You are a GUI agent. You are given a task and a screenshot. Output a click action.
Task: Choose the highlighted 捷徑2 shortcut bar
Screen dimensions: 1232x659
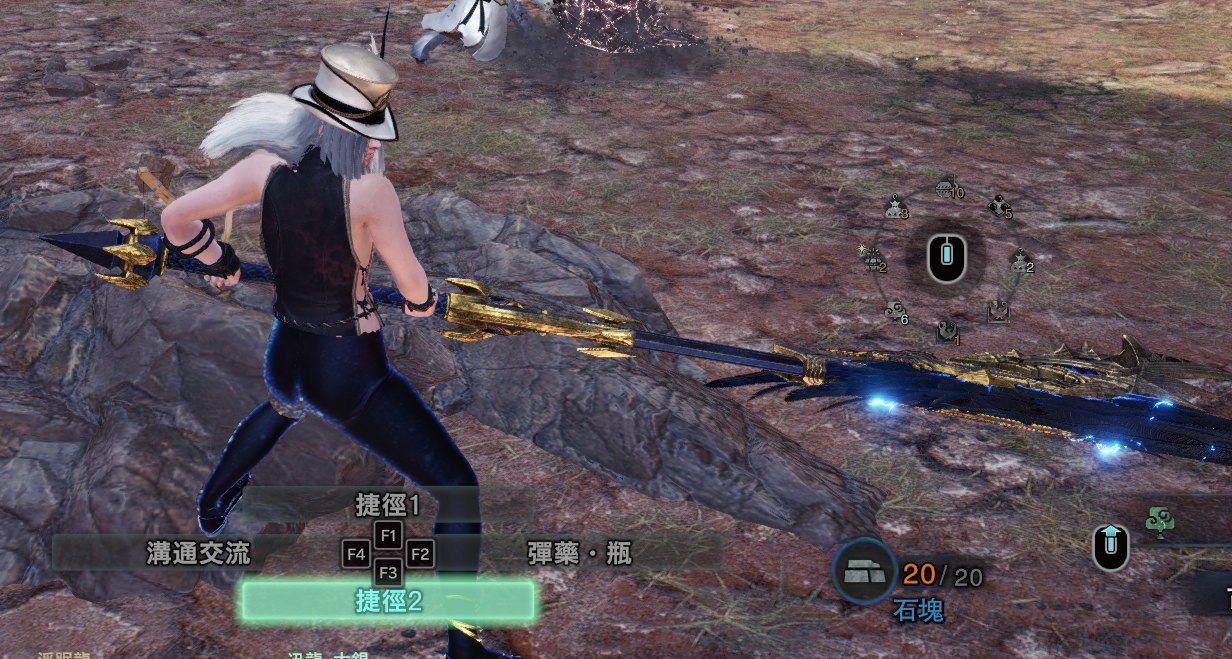coord(388,601)
